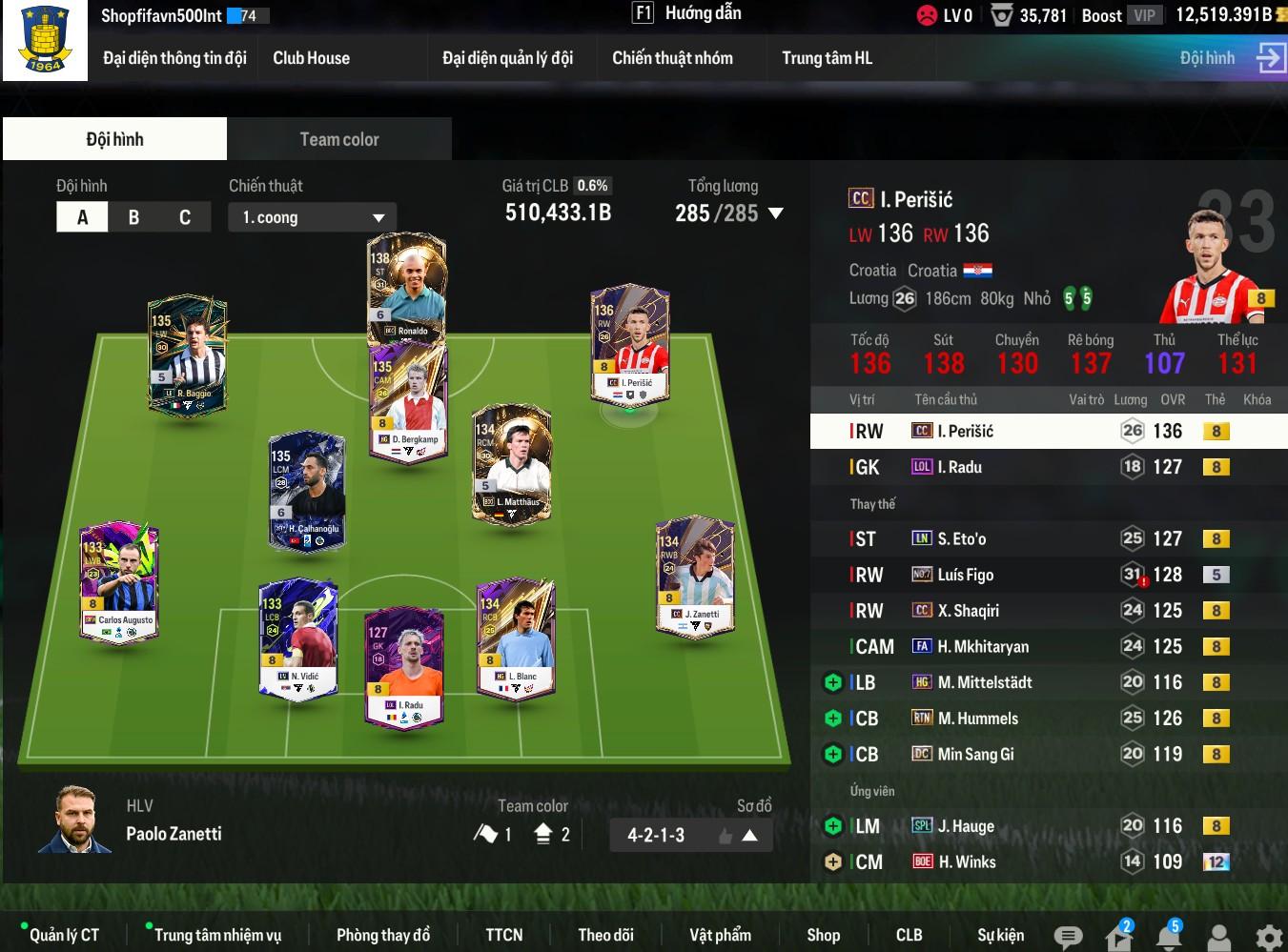
Task: Open the 4-2-1-3 formation selector
Action: [x=691, y=836]
